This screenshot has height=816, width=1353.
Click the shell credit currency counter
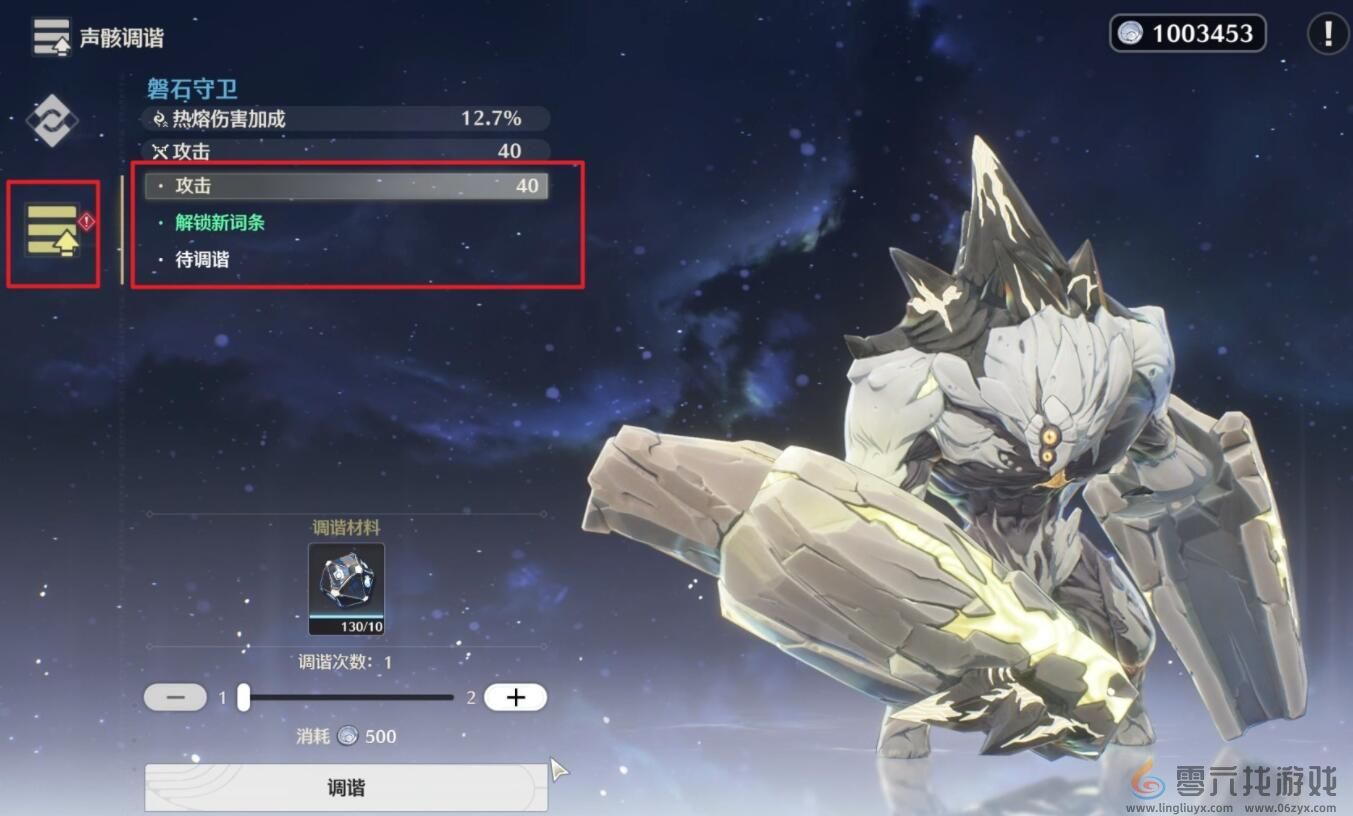coord(1187,34)
